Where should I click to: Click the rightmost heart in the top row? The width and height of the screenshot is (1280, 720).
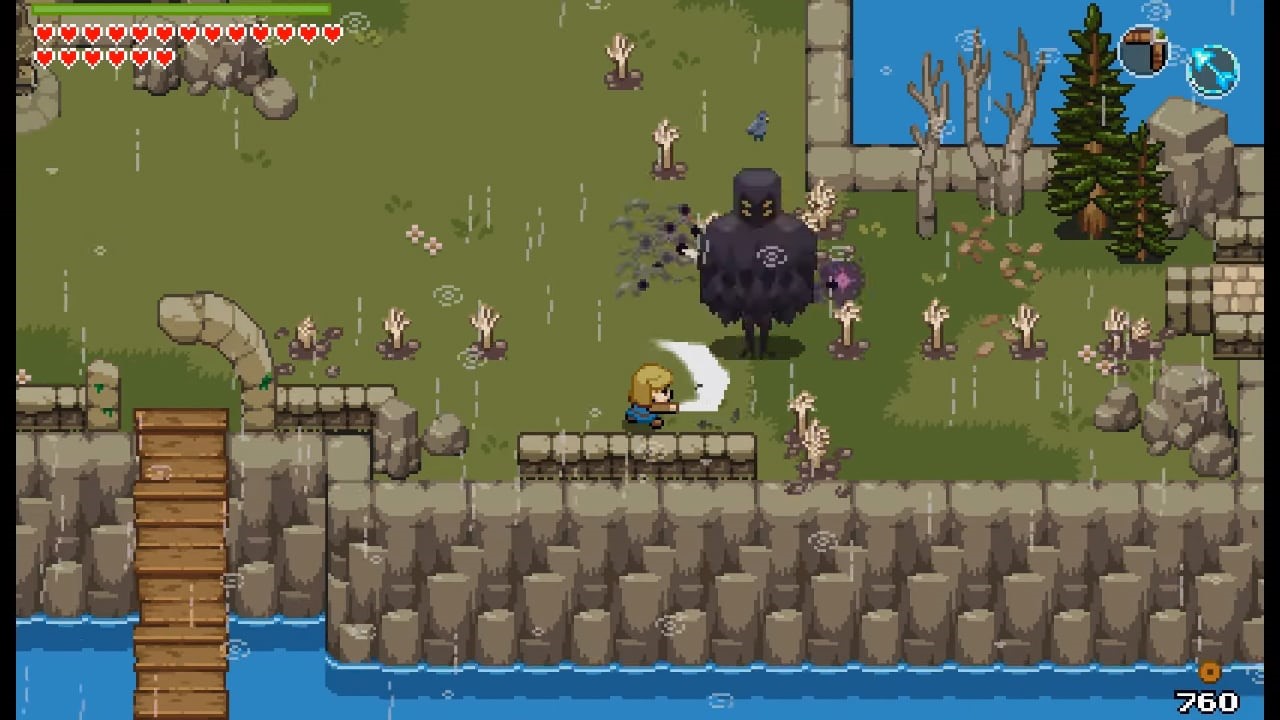pyautogui.click(x=332, y=32)
